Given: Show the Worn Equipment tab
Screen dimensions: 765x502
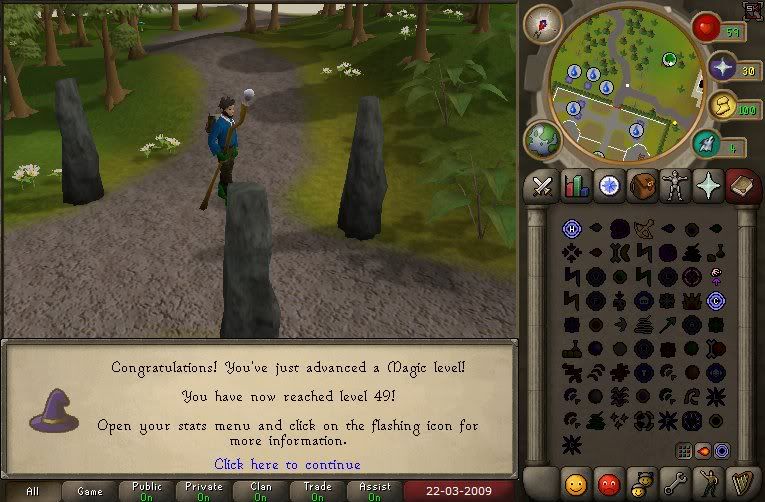Looking at the screenshot, I should pyautogui.click(x=674, y=187).
